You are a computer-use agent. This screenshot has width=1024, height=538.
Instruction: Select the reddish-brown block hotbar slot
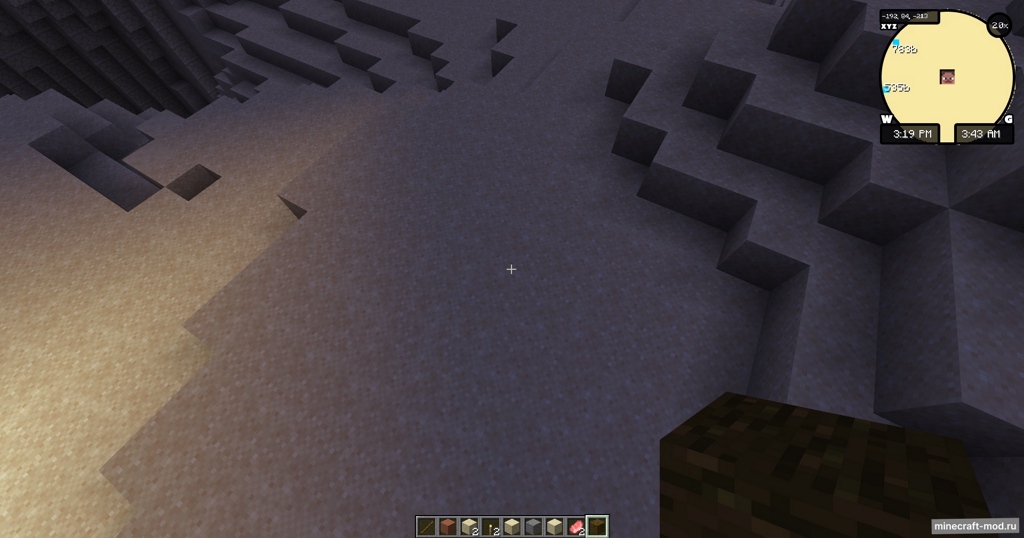[448, 526]
